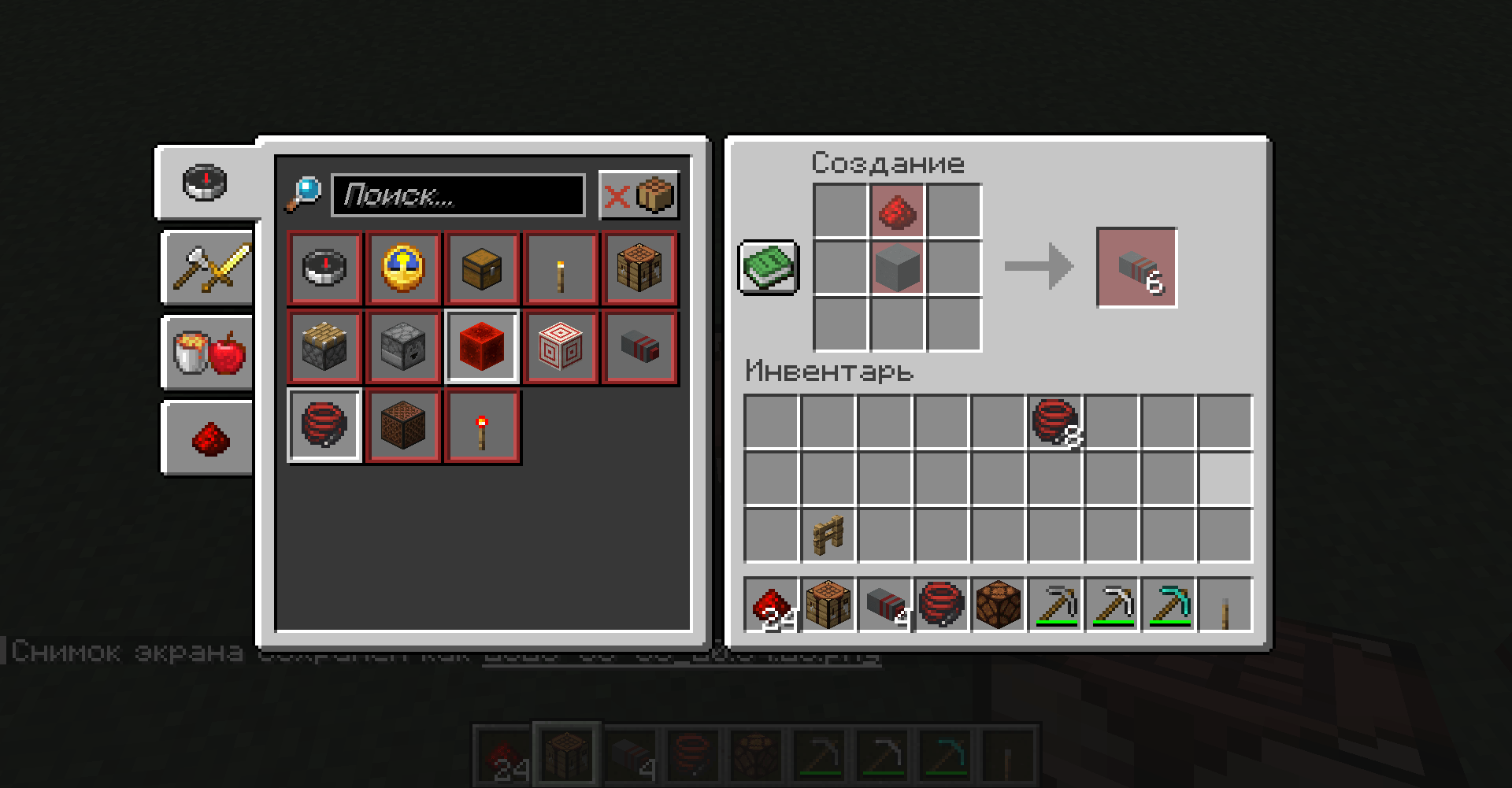Image resolution: width=1512 pixels, height=788 pixels.
Task: Open the target block recipe
Action: (x=561, y=346)
